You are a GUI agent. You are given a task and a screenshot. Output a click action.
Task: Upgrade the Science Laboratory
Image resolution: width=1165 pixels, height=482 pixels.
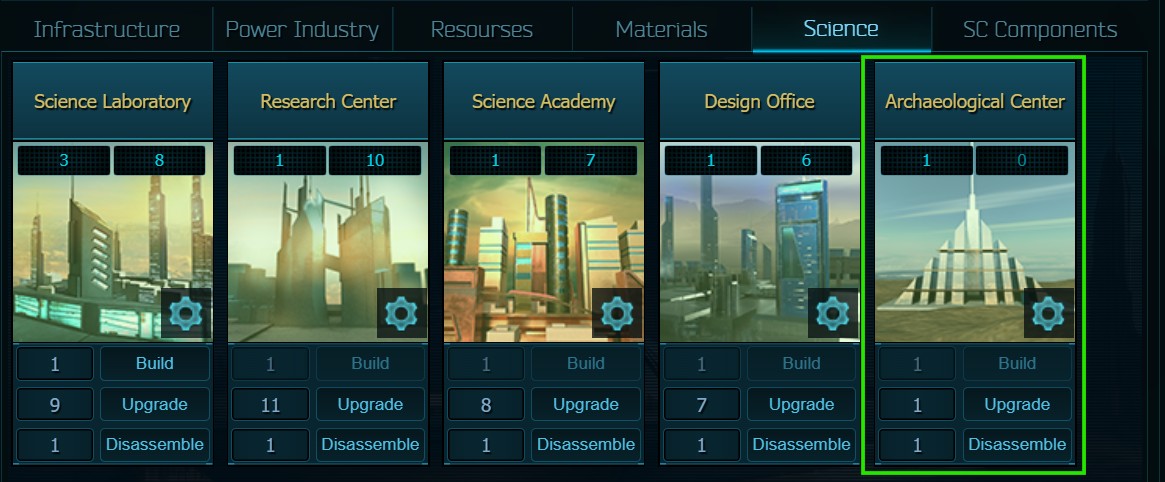click(155, 405)
